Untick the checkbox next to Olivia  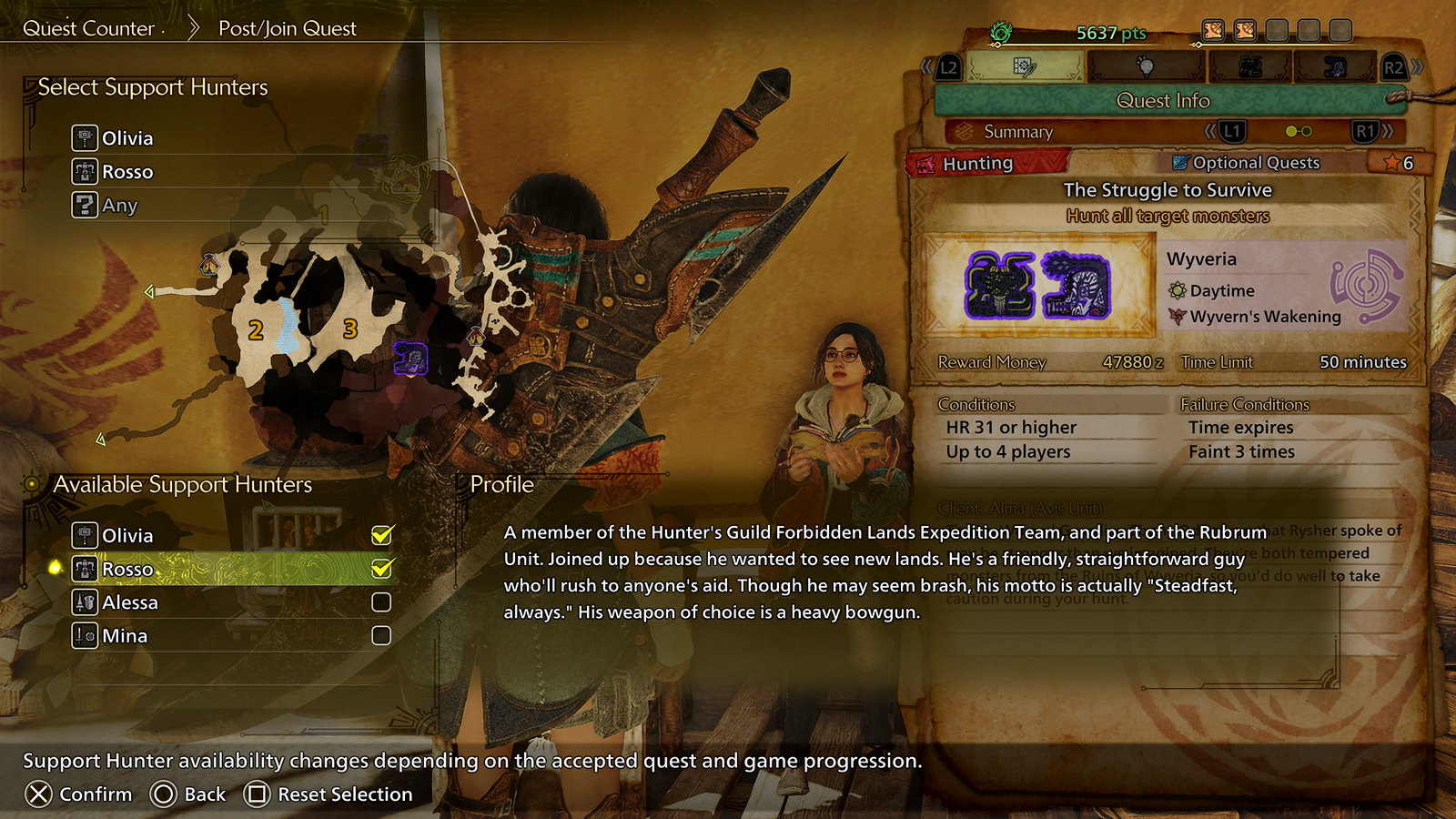pyautogui.click(x=381, y=535)
